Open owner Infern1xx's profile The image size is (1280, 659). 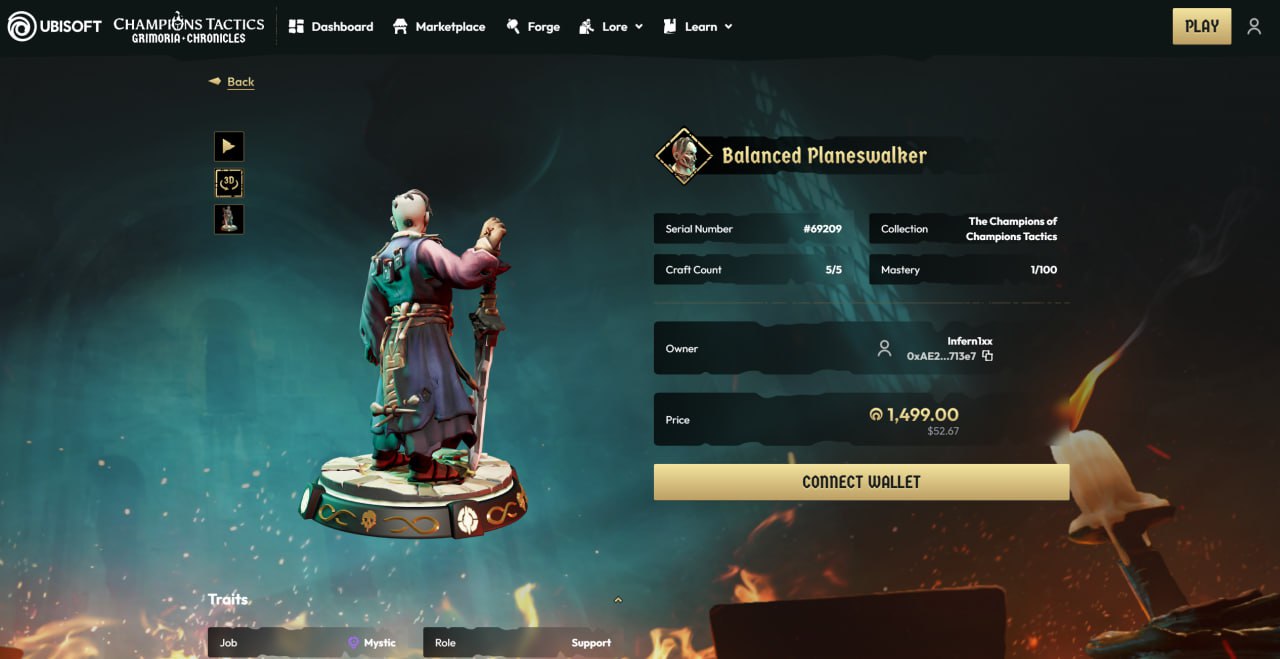969,341
